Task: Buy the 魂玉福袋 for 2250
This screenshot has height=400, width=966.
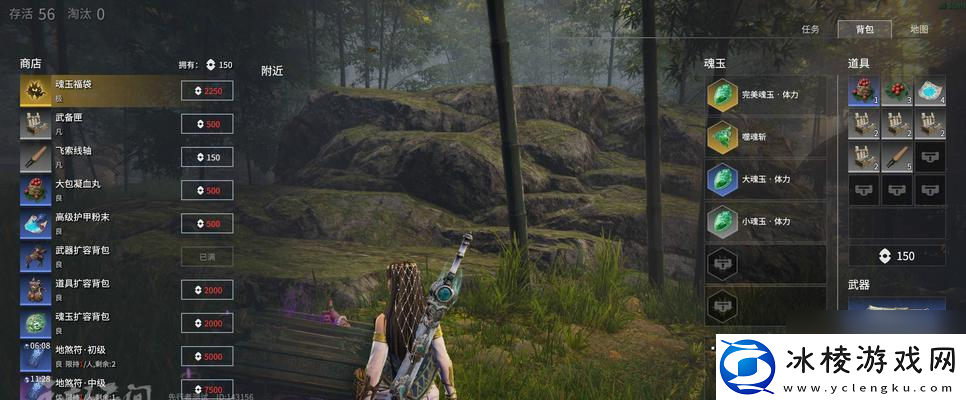Action: (x=207, y=91)
